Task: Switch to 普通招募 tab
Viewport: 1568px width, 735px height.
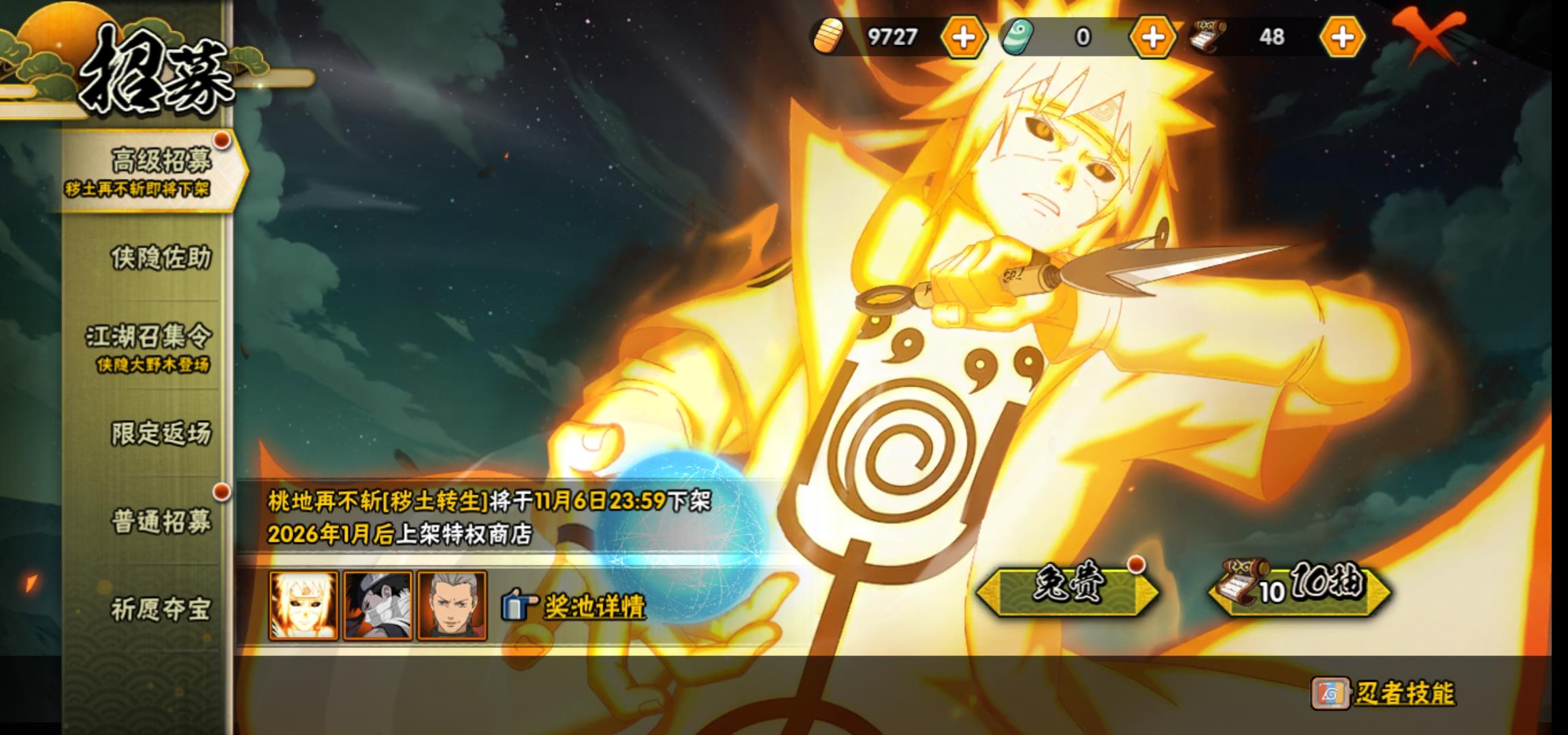Action: click(161, 522)
